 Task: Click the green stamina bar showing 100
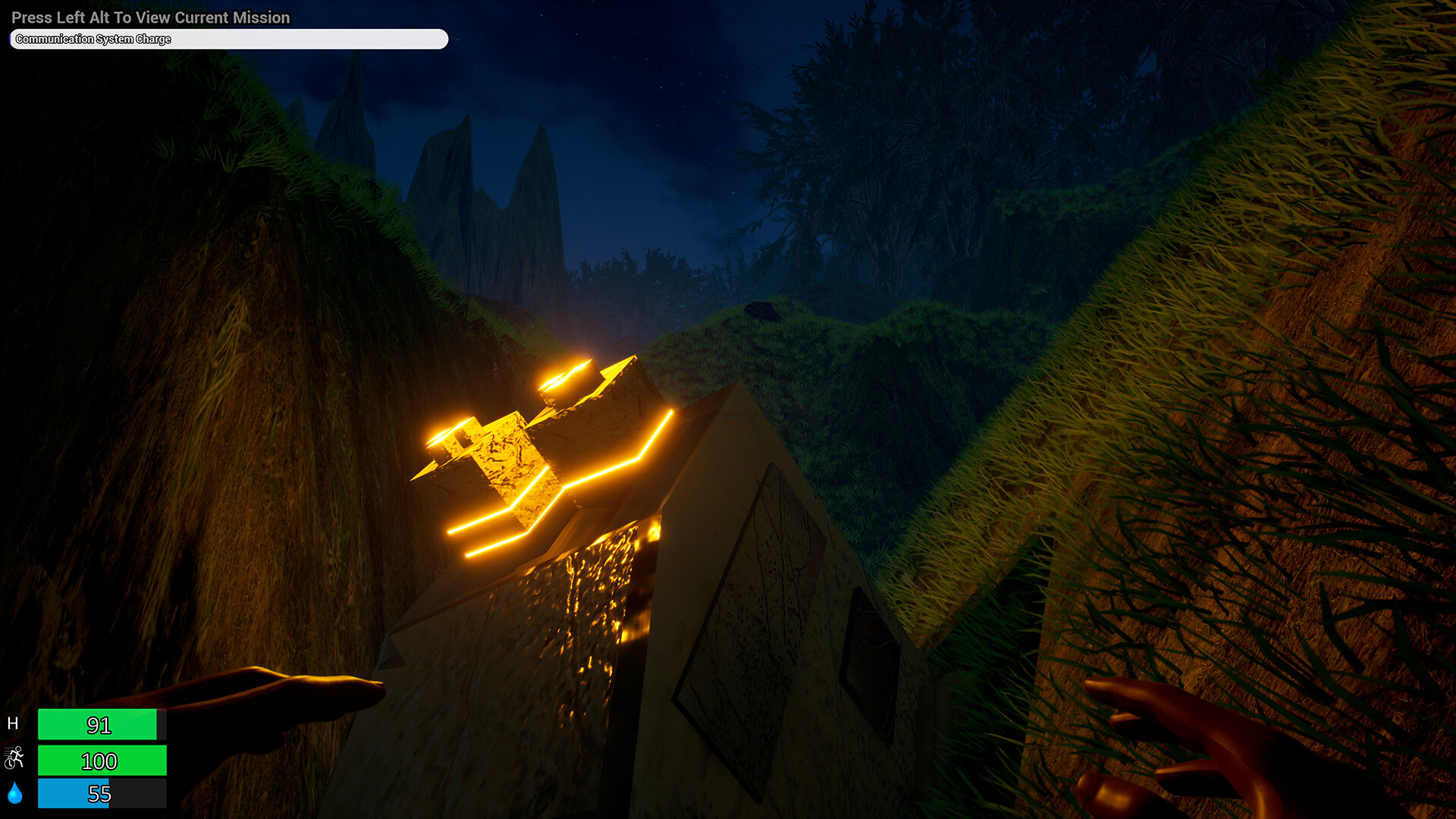tap(101, 760)
